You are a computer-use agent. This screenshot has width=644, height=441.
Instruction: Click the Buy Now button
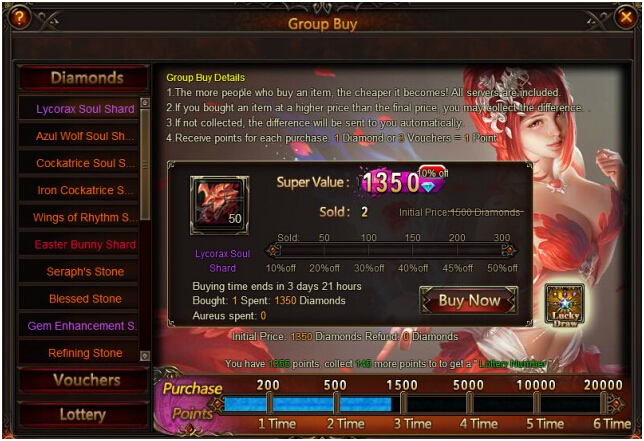(x=470, y=300)
